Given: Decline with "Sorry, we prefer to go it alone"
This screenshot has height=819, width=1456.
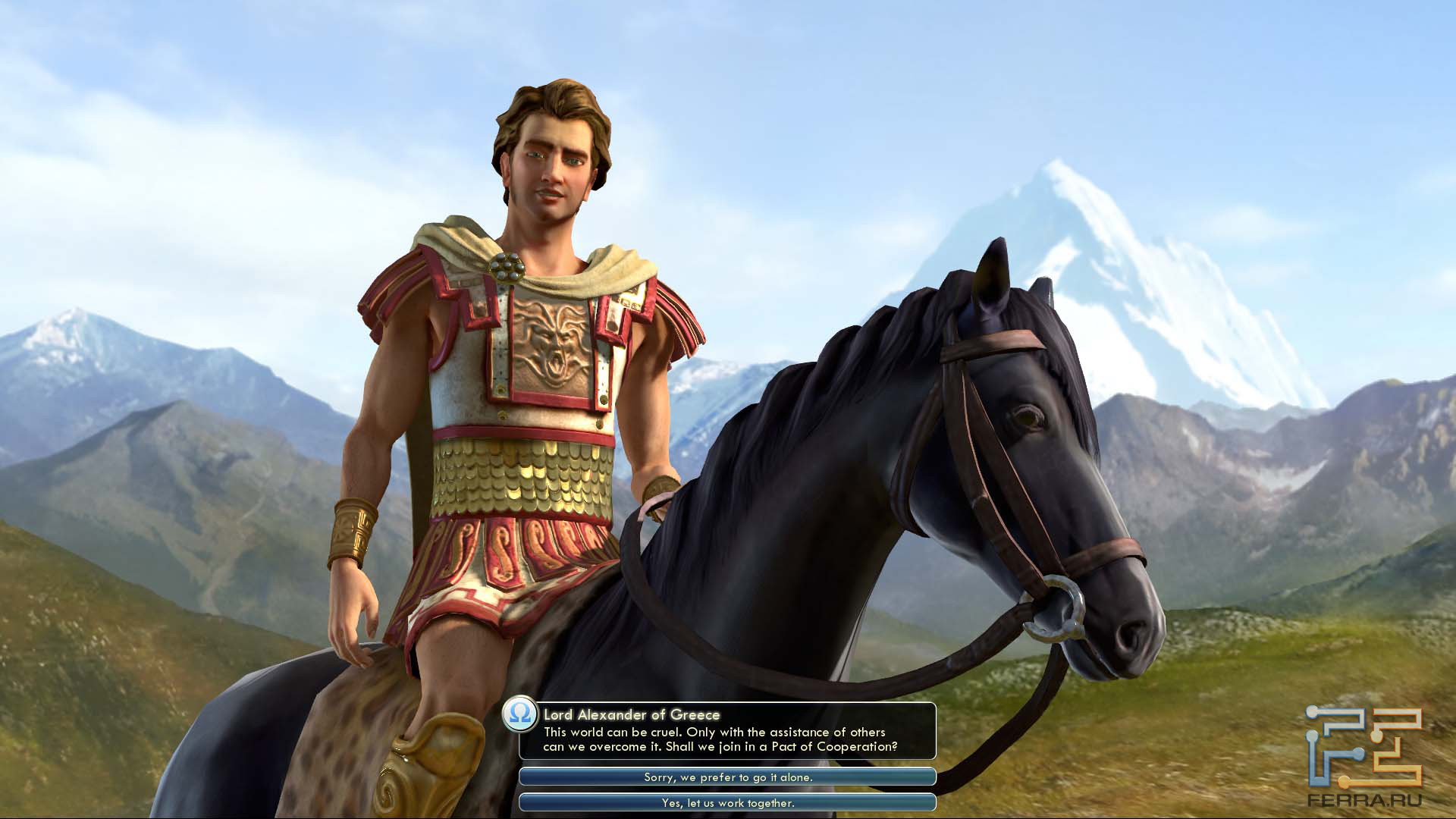Looking at the screenshot, I should [x=727, y=777].
